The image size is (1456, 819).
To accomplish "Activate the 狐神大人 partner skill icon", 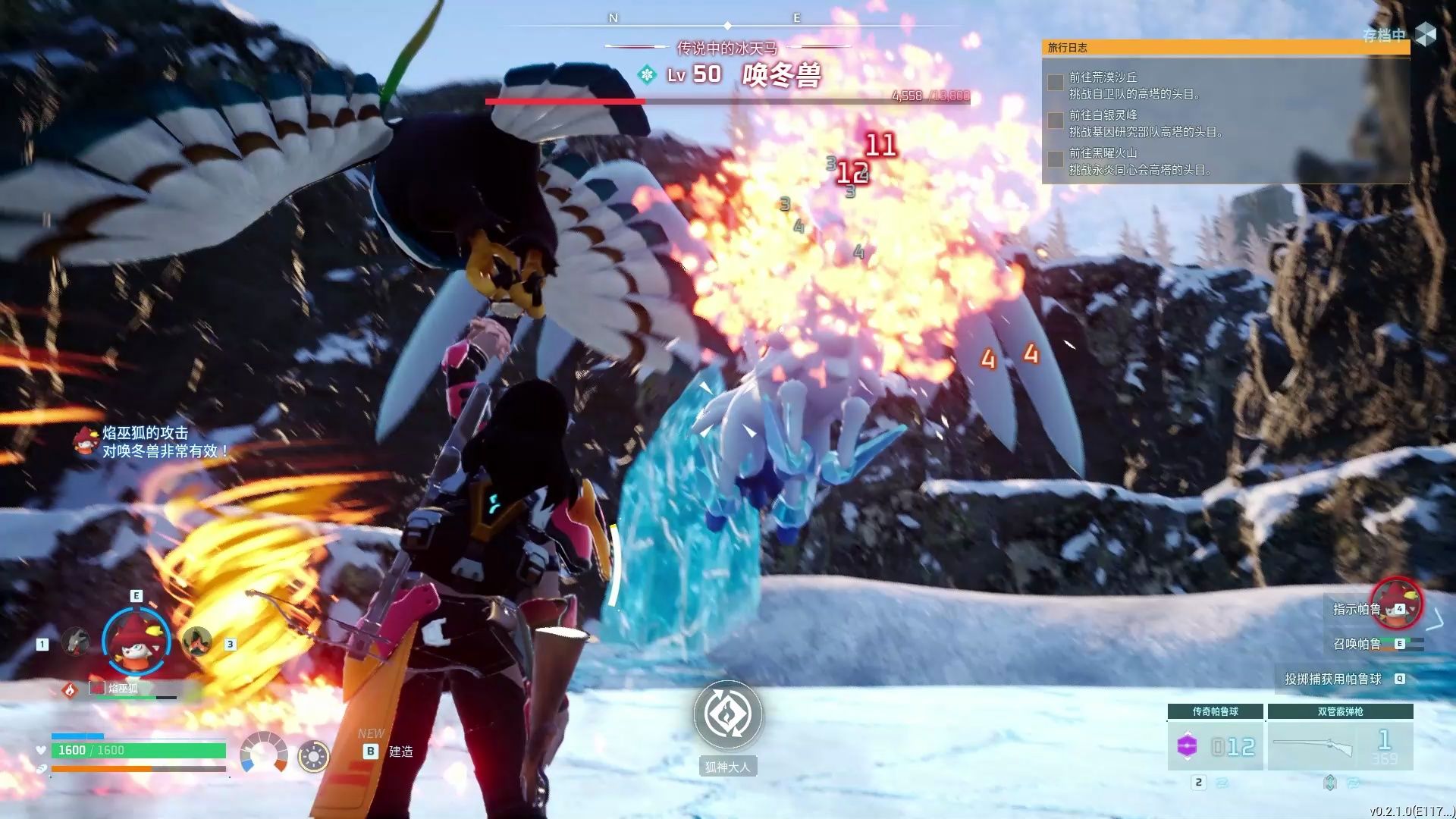I will tap(727, 714).
